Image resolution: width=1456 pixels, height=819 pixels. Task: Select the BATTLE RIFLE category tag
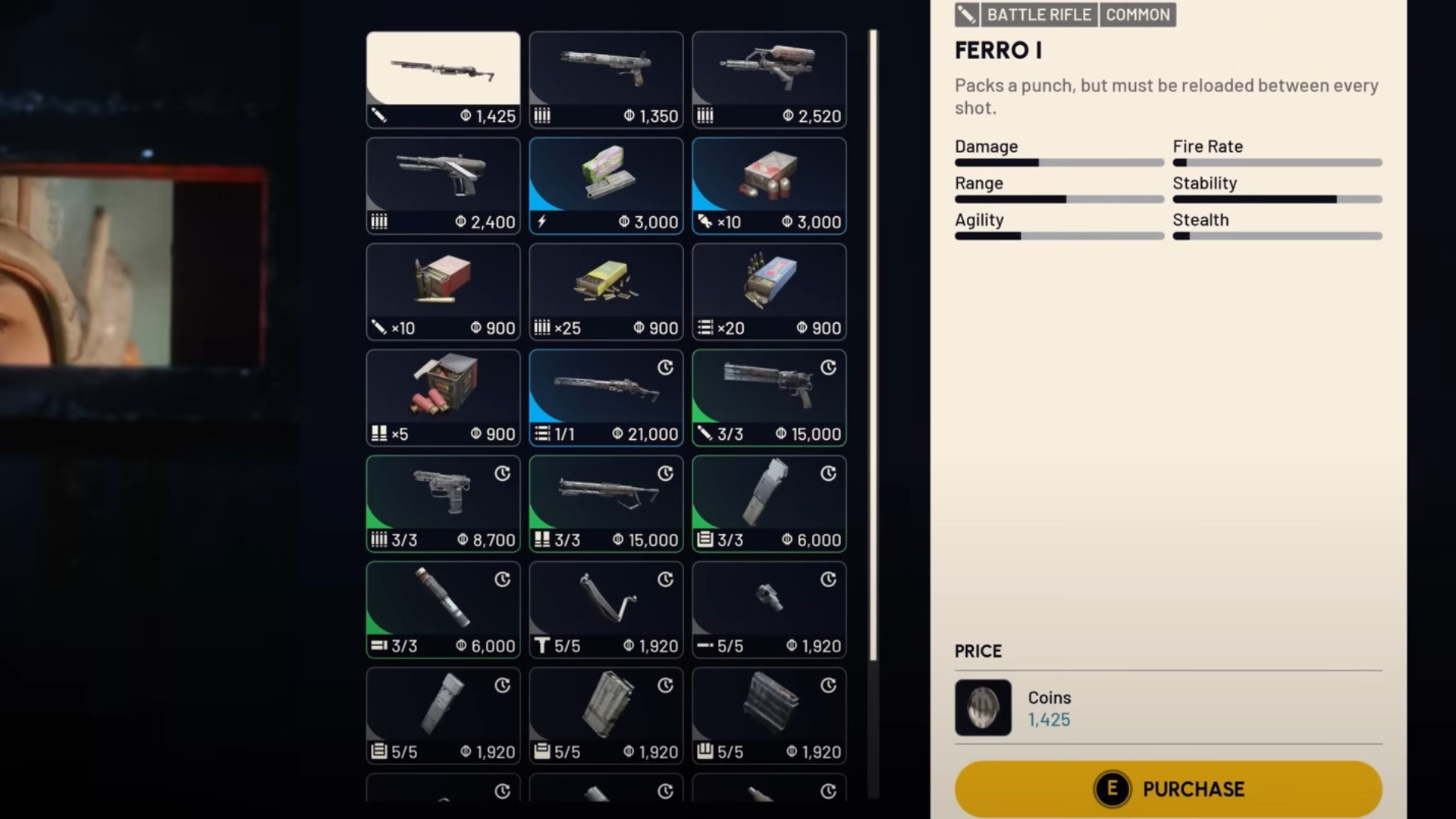1038,14
